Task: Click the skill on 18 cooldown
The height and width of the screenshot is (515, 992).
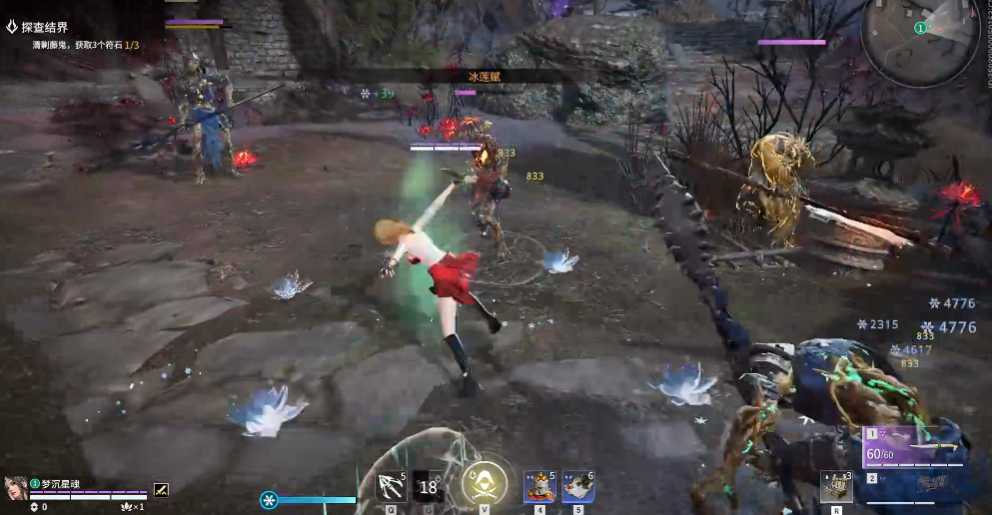Action: [429, 486]
